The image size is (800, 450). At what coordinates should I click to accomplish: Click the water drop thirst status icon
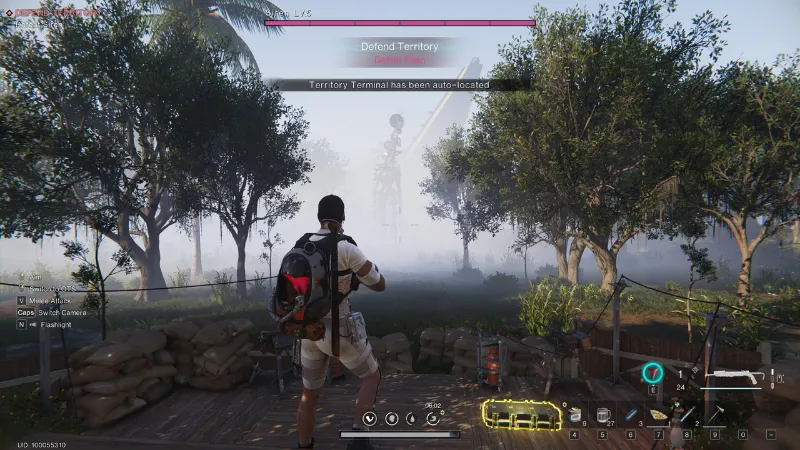click(x=412, y=418)
